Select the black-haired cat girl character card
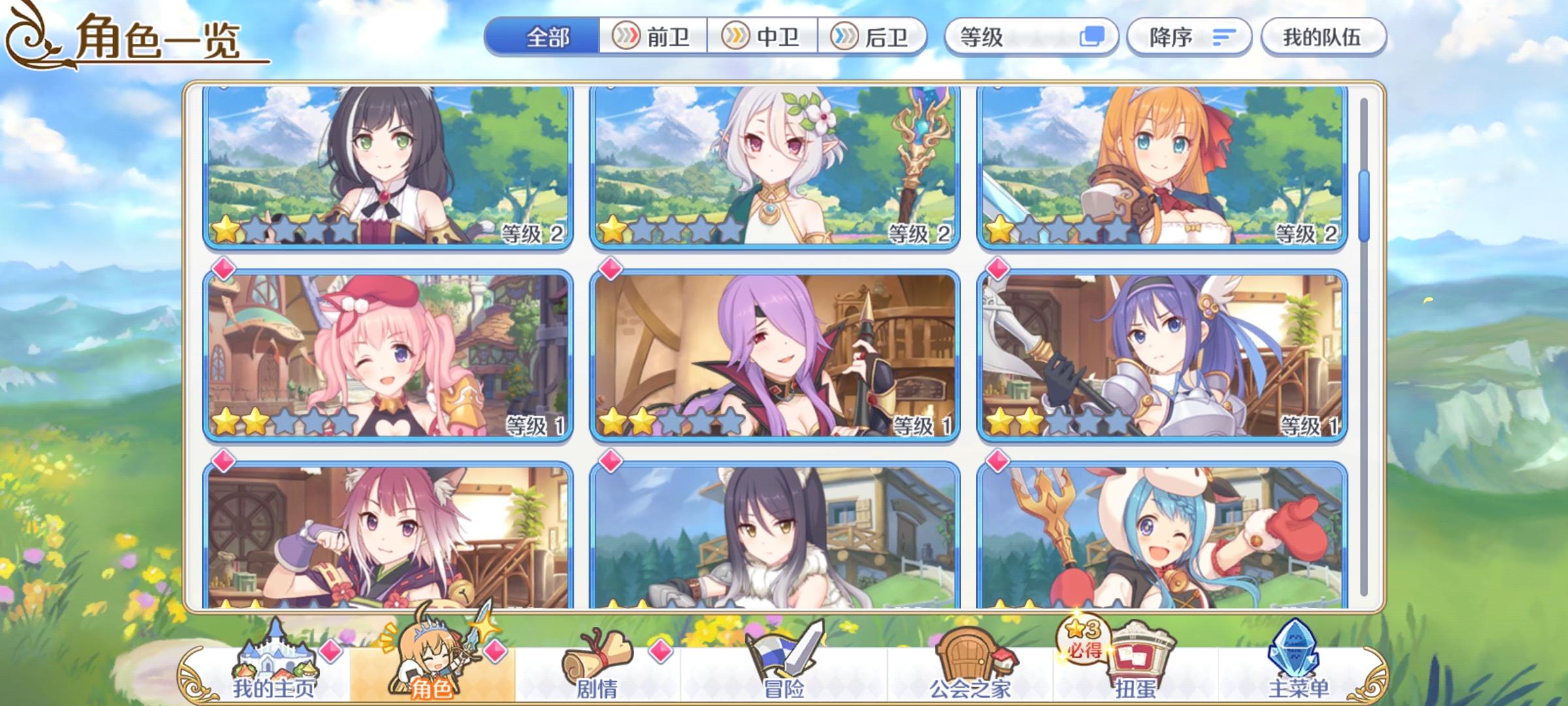The image size is (1568, 706). [x=387, y=167]
